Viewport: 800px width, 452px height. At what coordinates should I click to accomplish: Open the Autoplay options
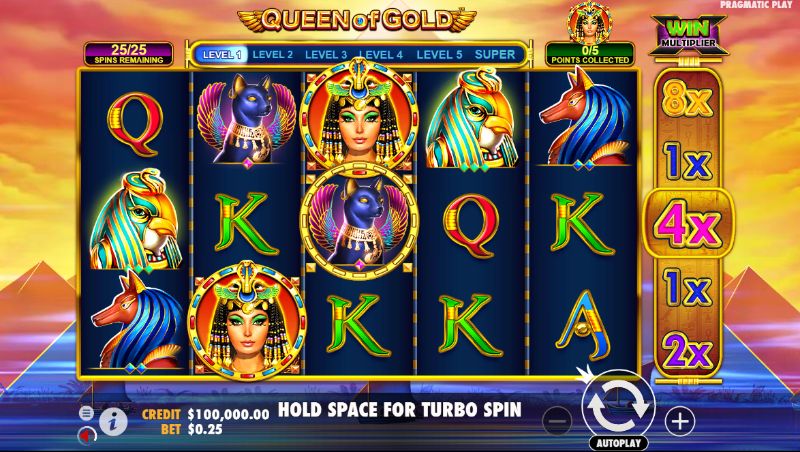click(619, 442)
